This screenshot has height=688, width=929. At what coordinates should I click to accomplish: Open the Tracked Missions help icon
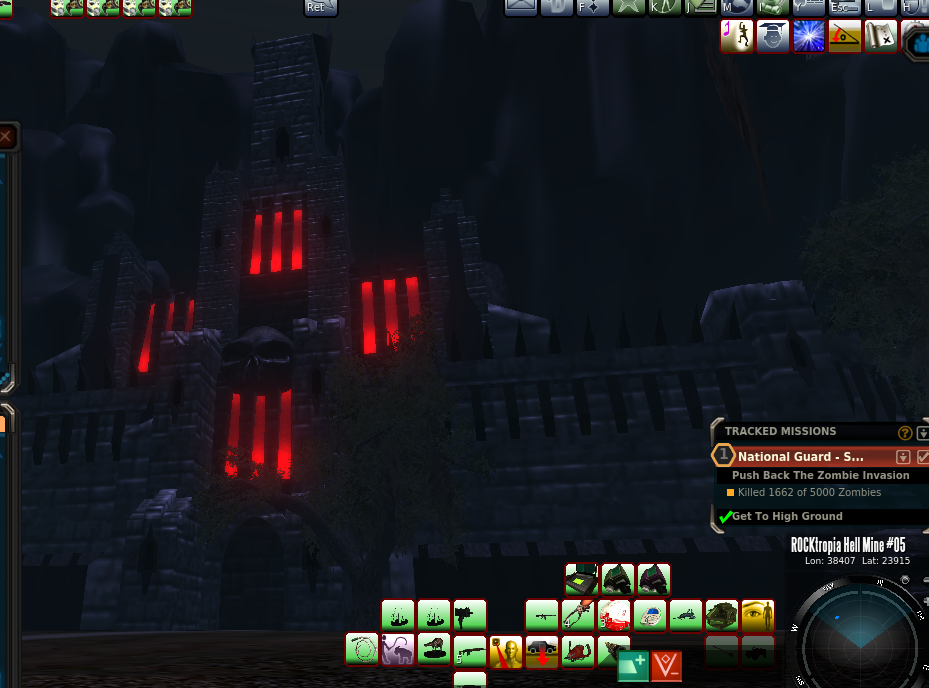tap(905, 433)
